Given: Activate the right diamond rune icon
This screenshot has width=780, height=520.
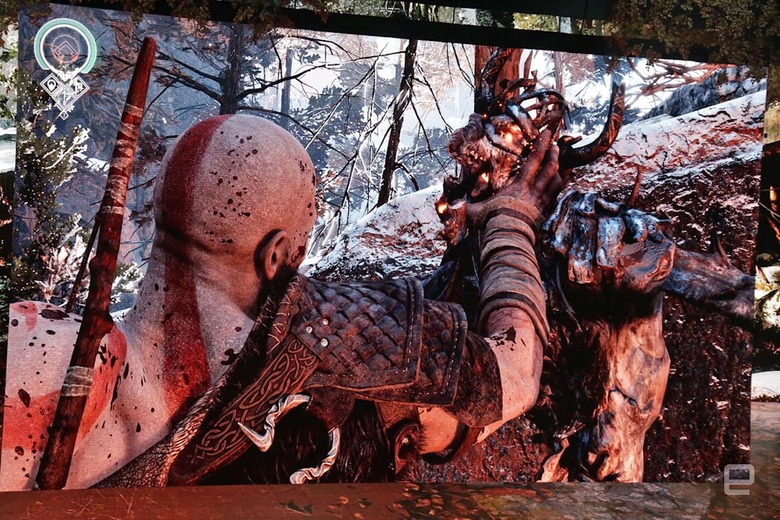Looking at the screenshot, I should 79,85.
